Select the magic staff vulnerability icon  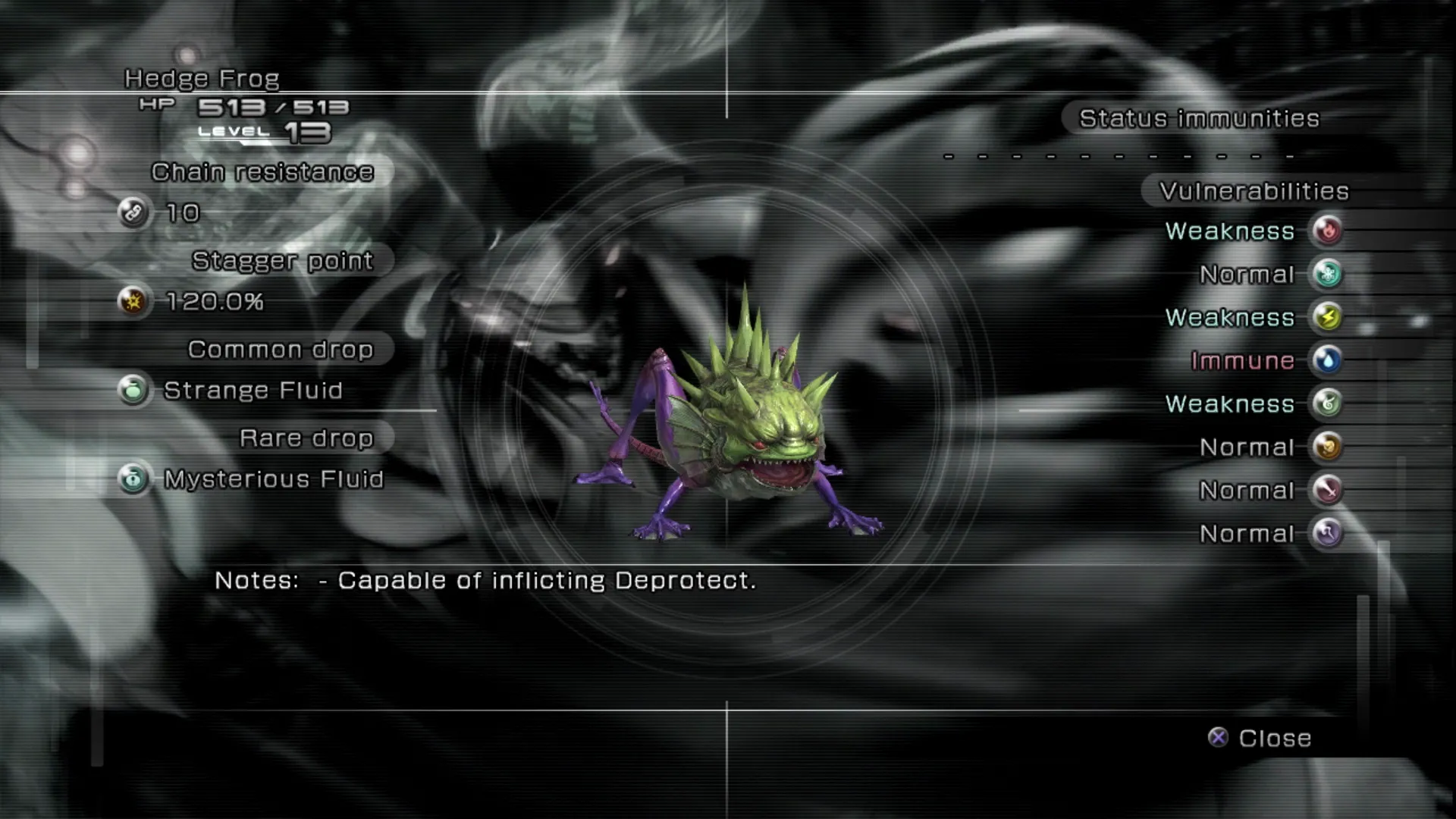coord(1327,533)
